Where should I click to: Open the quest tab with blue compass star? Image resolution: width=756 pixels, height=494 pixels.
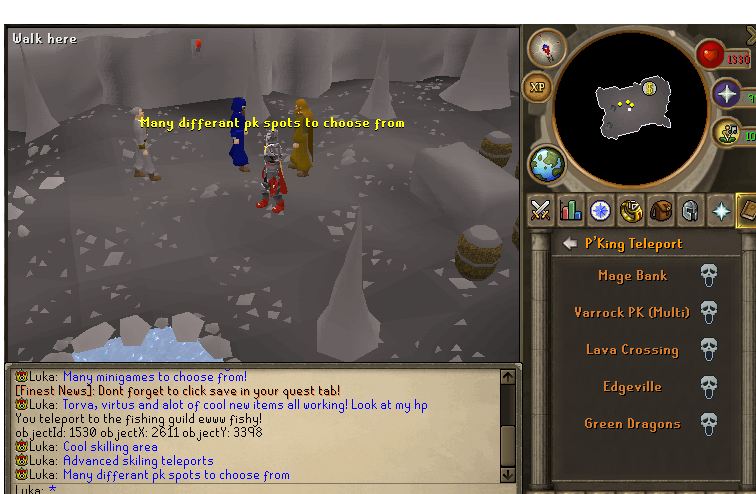[600, 211]
